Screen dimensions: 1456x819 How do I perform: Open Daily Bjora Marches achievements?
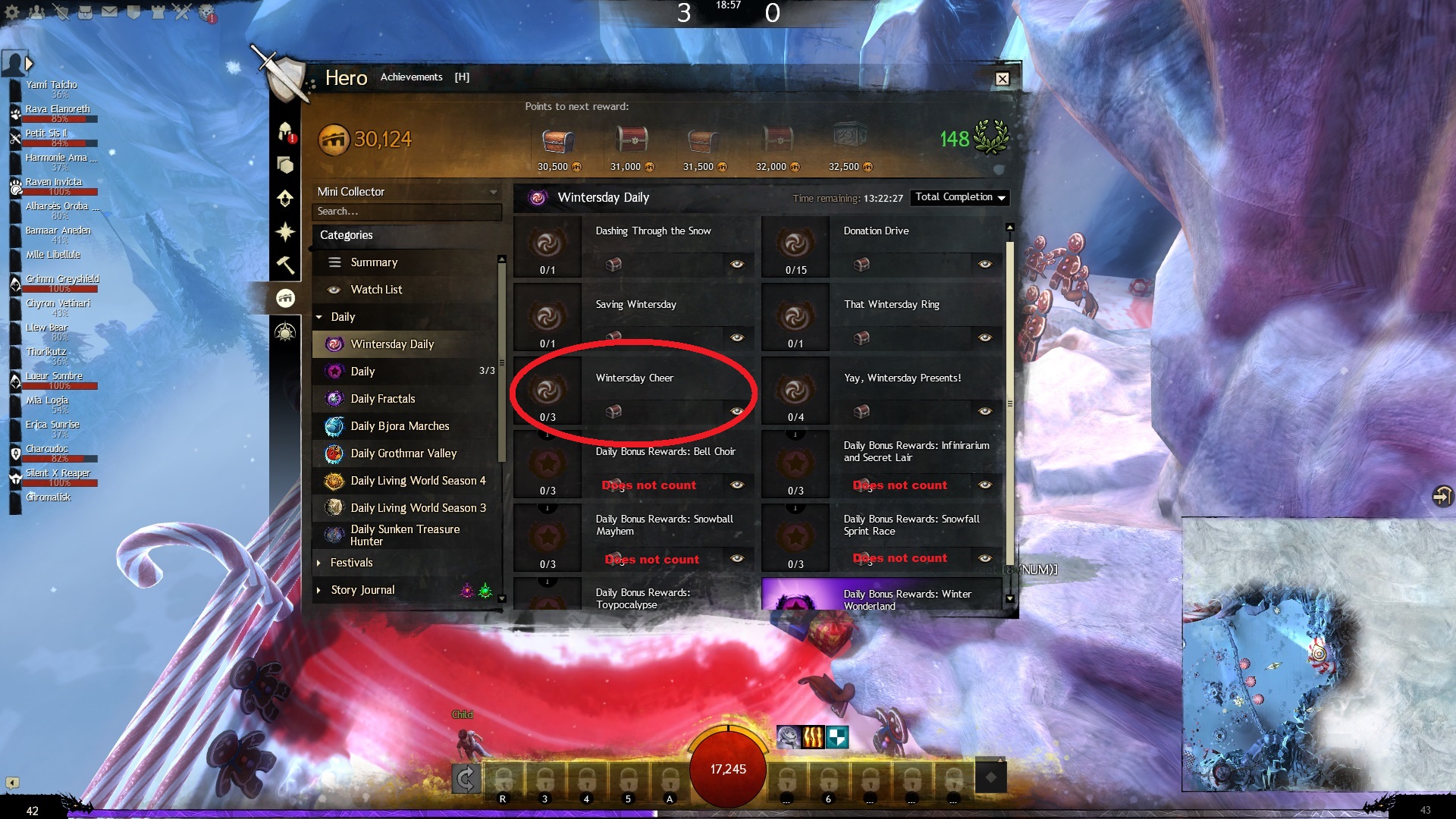click(400, 426)
